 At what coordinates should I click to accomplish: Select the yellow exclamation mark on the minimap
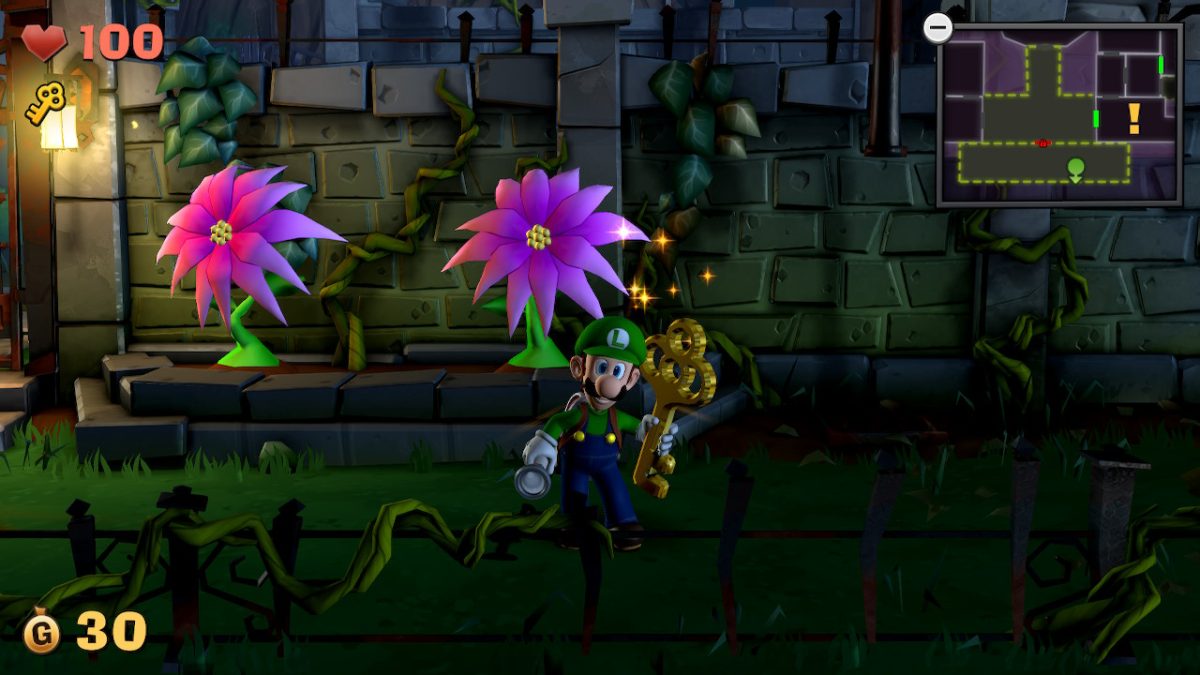1133,119
